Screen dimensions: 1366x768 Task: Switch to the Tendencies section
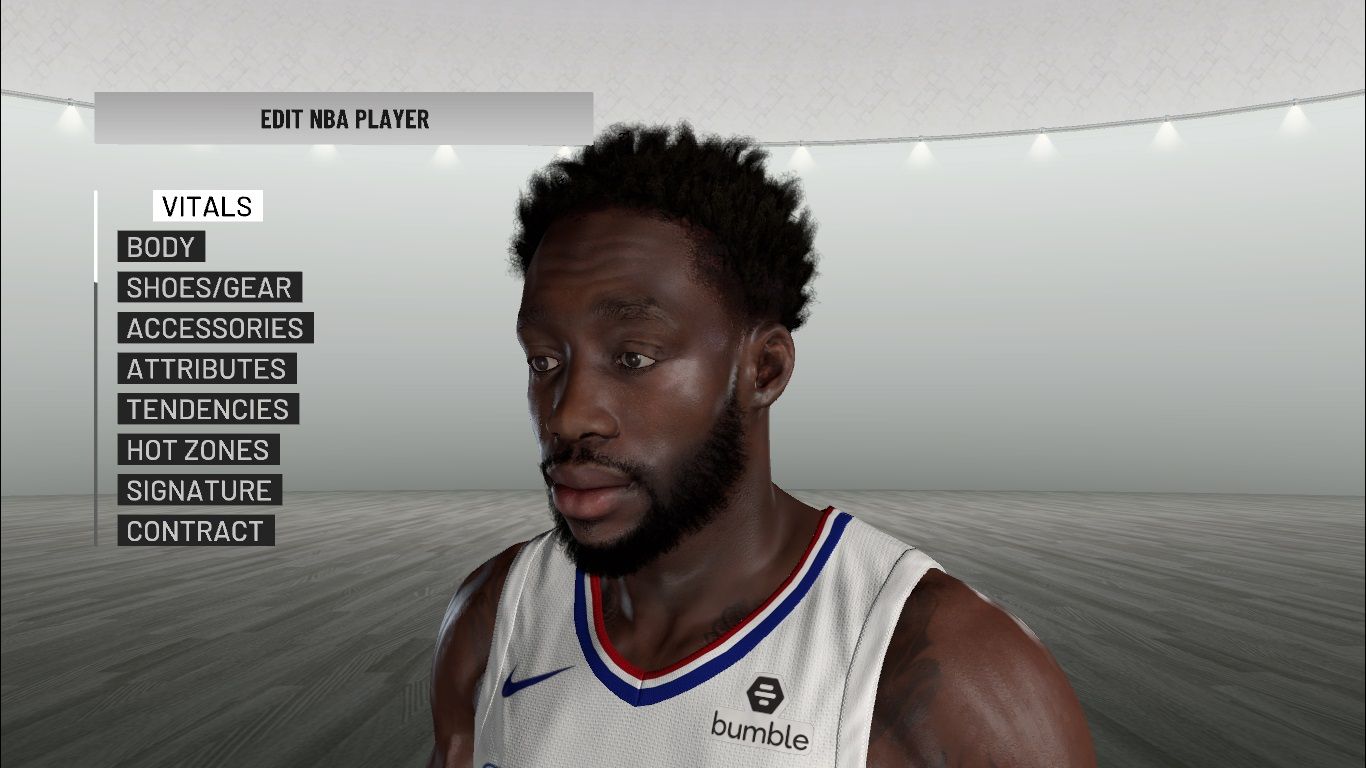(x=207, y=409)
